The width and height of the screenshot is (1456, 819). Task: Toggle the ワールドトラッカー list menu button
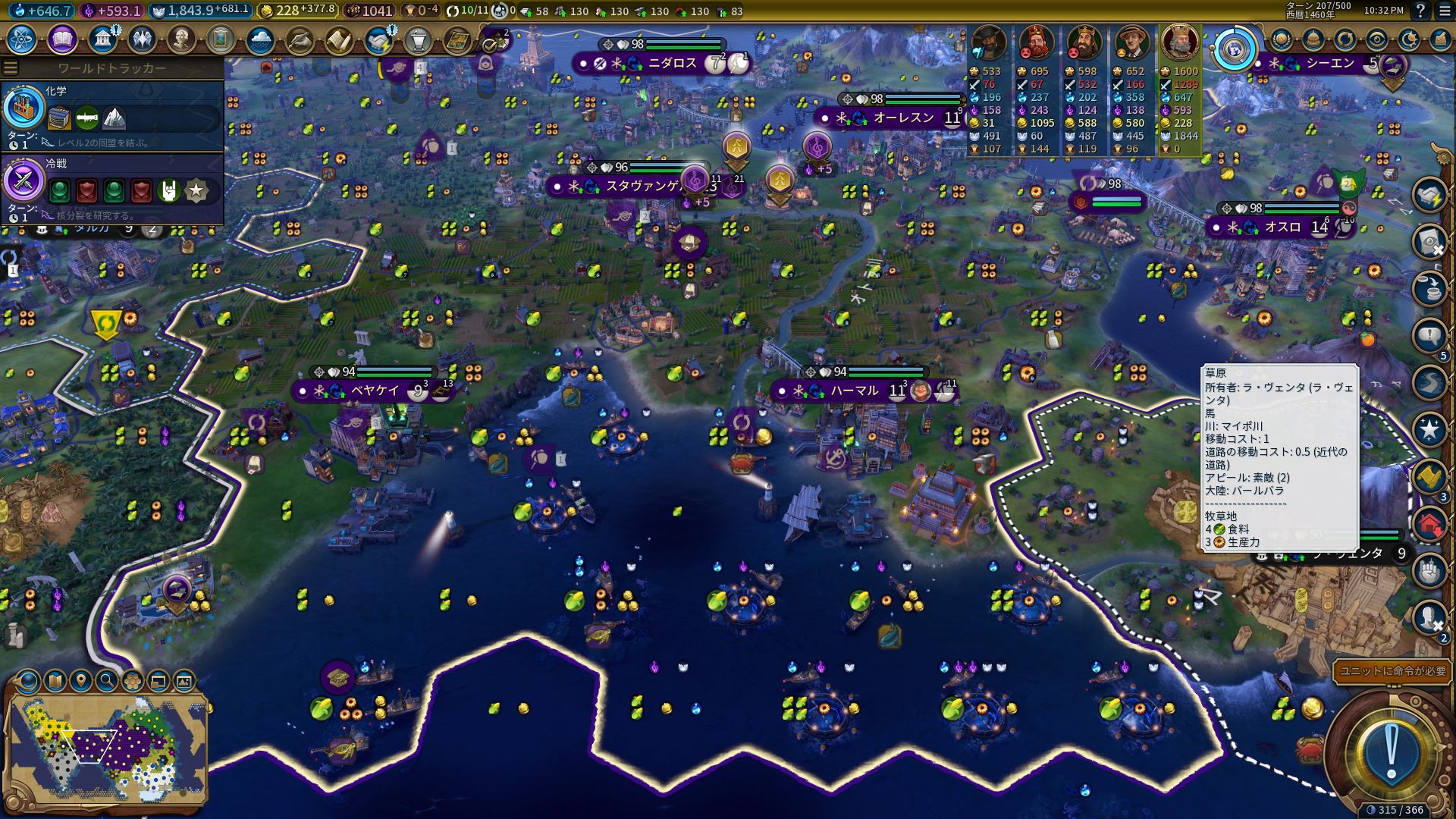coord(11,68)
